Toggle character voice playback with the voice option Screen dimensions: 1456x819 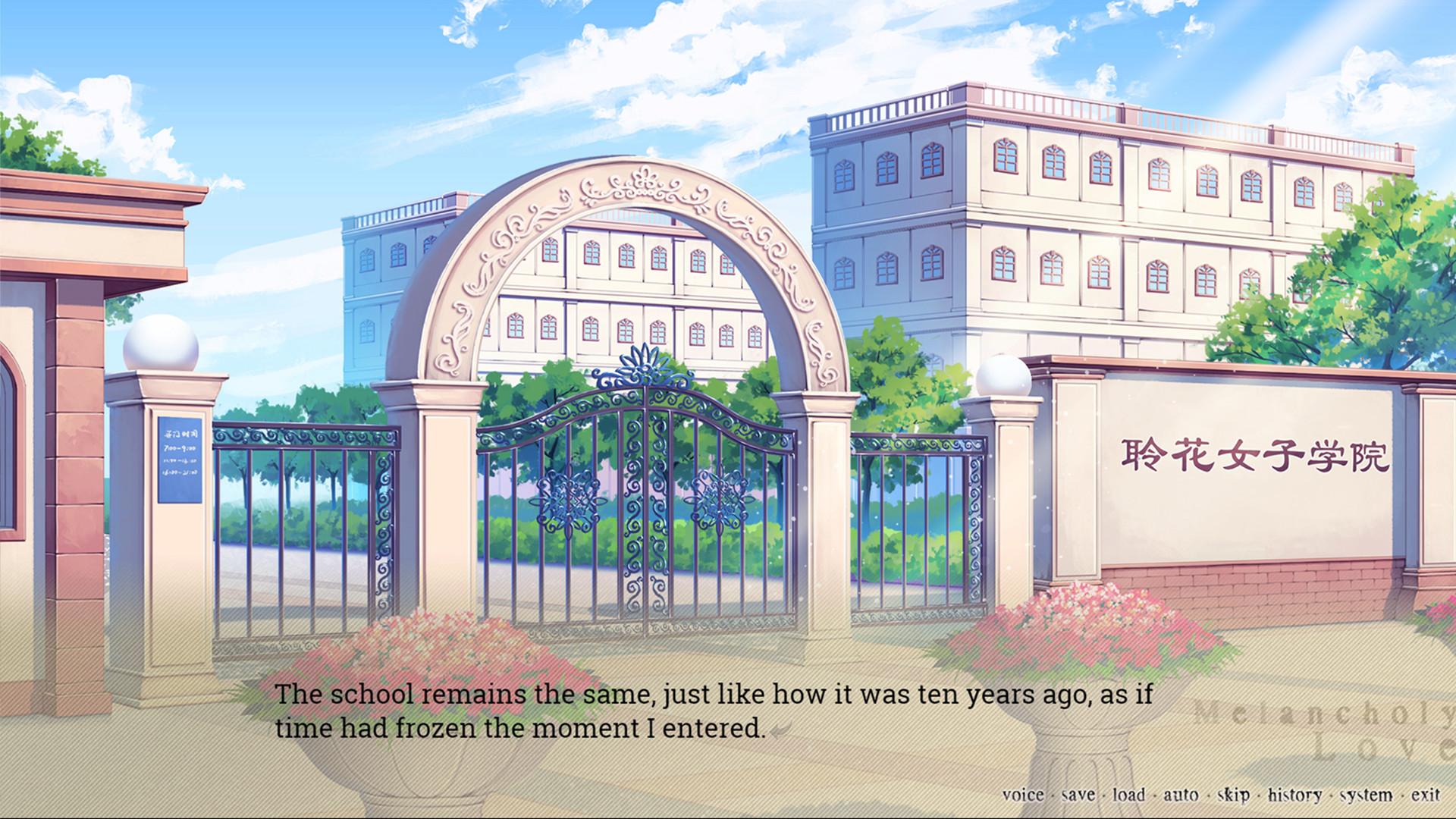[x=1022, y=794]
